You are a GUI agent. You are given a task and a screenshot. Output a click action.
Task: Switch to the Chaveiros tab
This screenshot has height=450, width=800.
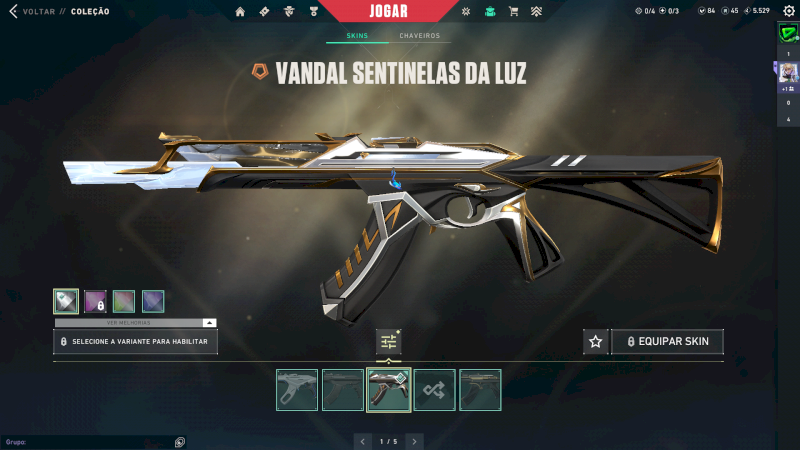[419, 36]
